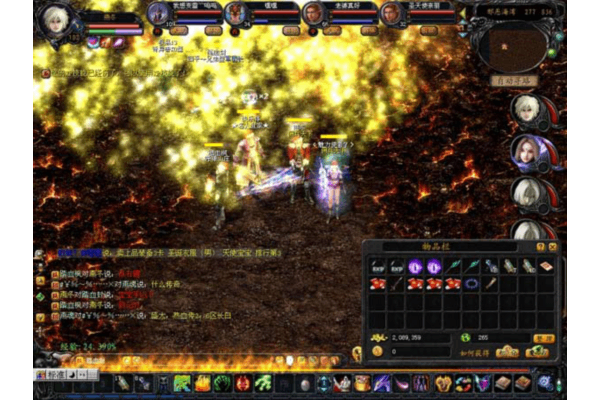This screenshot has width=600, height=400.
Task: Click the 整理 sort button in inventory
Action: 543,338
